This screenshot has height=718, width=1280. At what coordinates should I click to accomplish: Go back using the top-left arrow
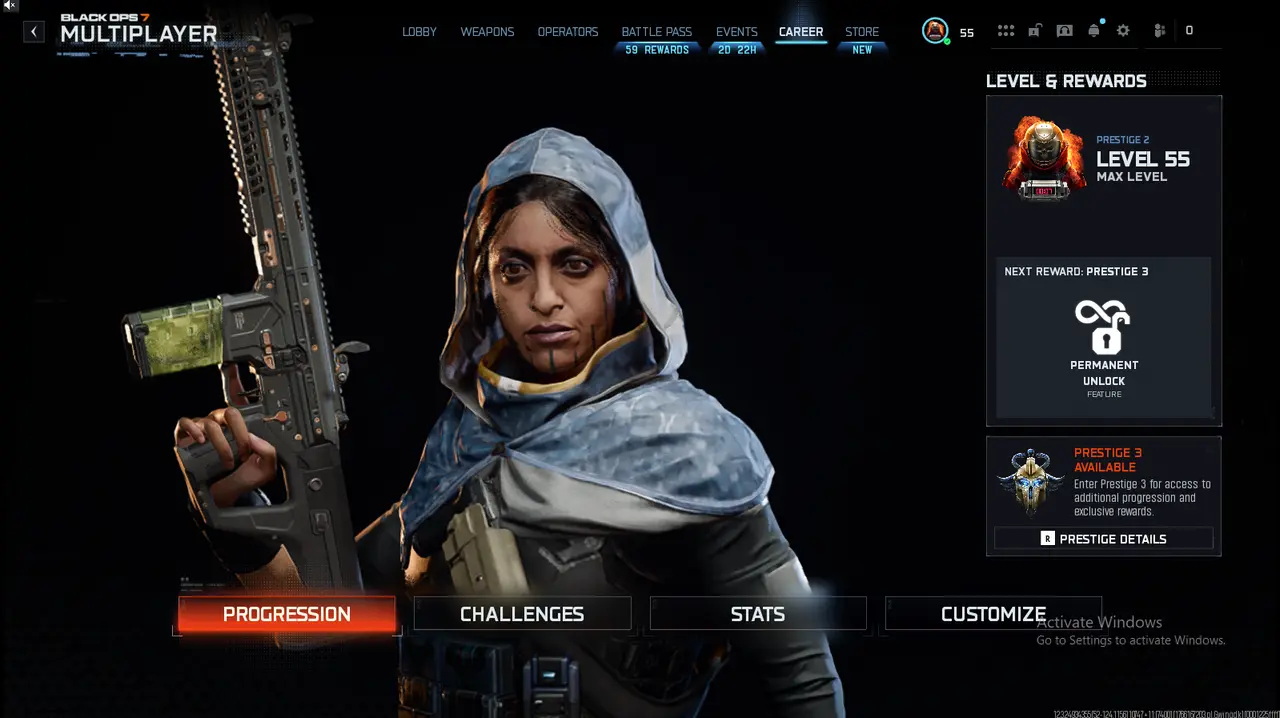coord(34,32)
